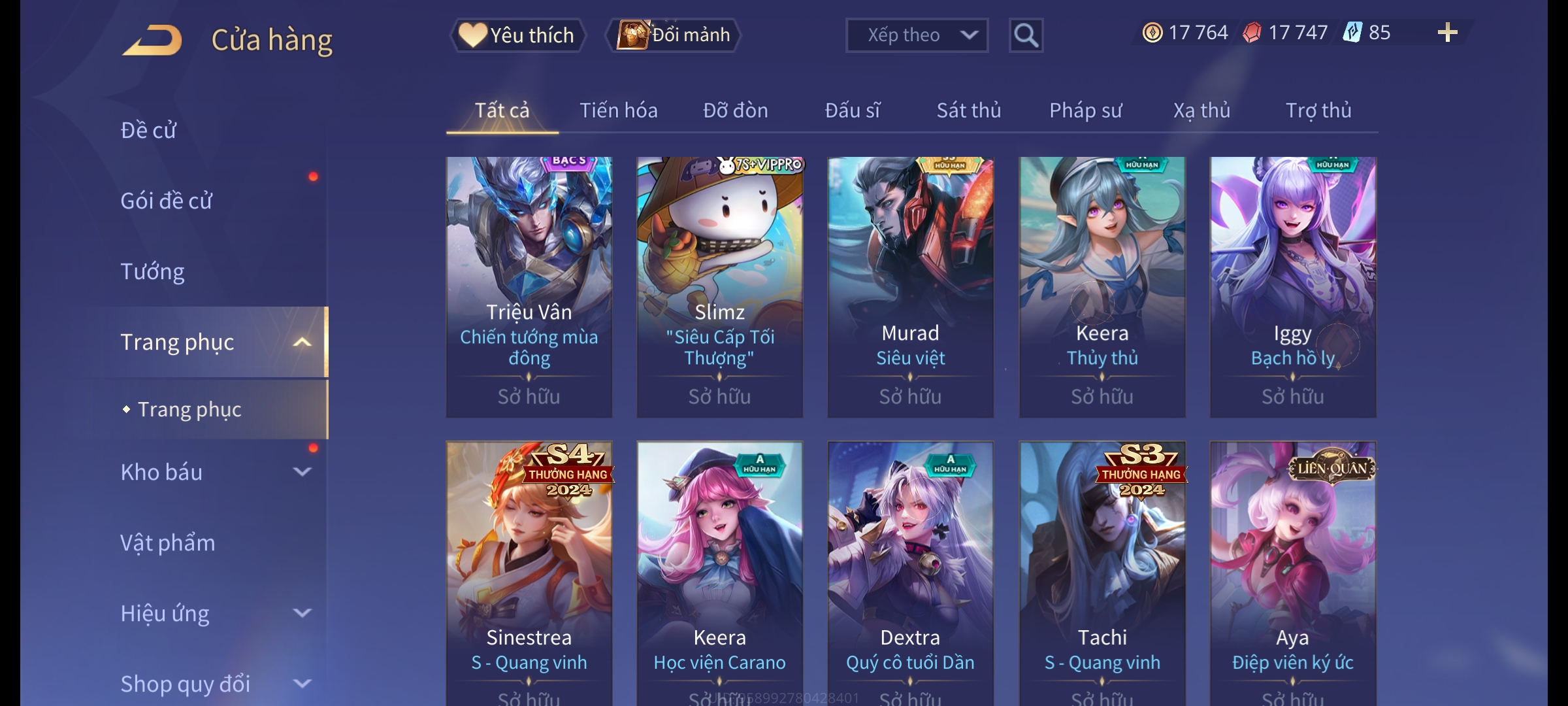Show the Đấu sĩ skins tab
The width and height of the screenshot is (1568, 706).
(852, 110)
